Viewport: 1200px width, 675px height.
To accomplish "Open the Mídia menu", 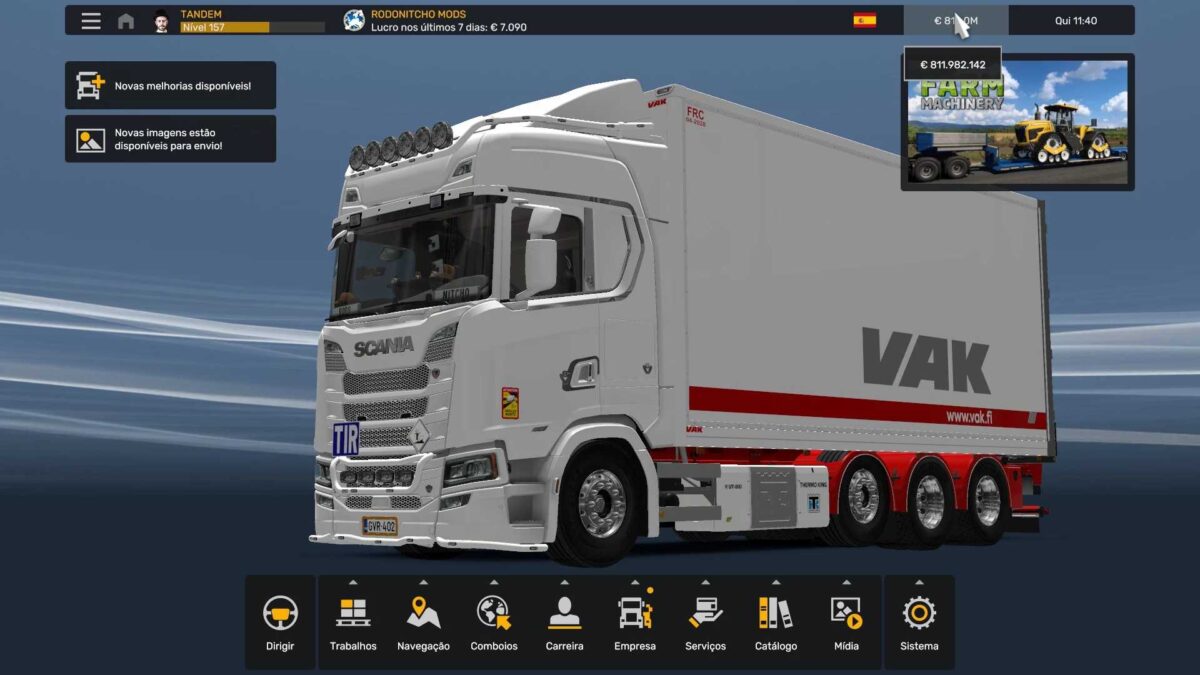I will coord(846,622).
